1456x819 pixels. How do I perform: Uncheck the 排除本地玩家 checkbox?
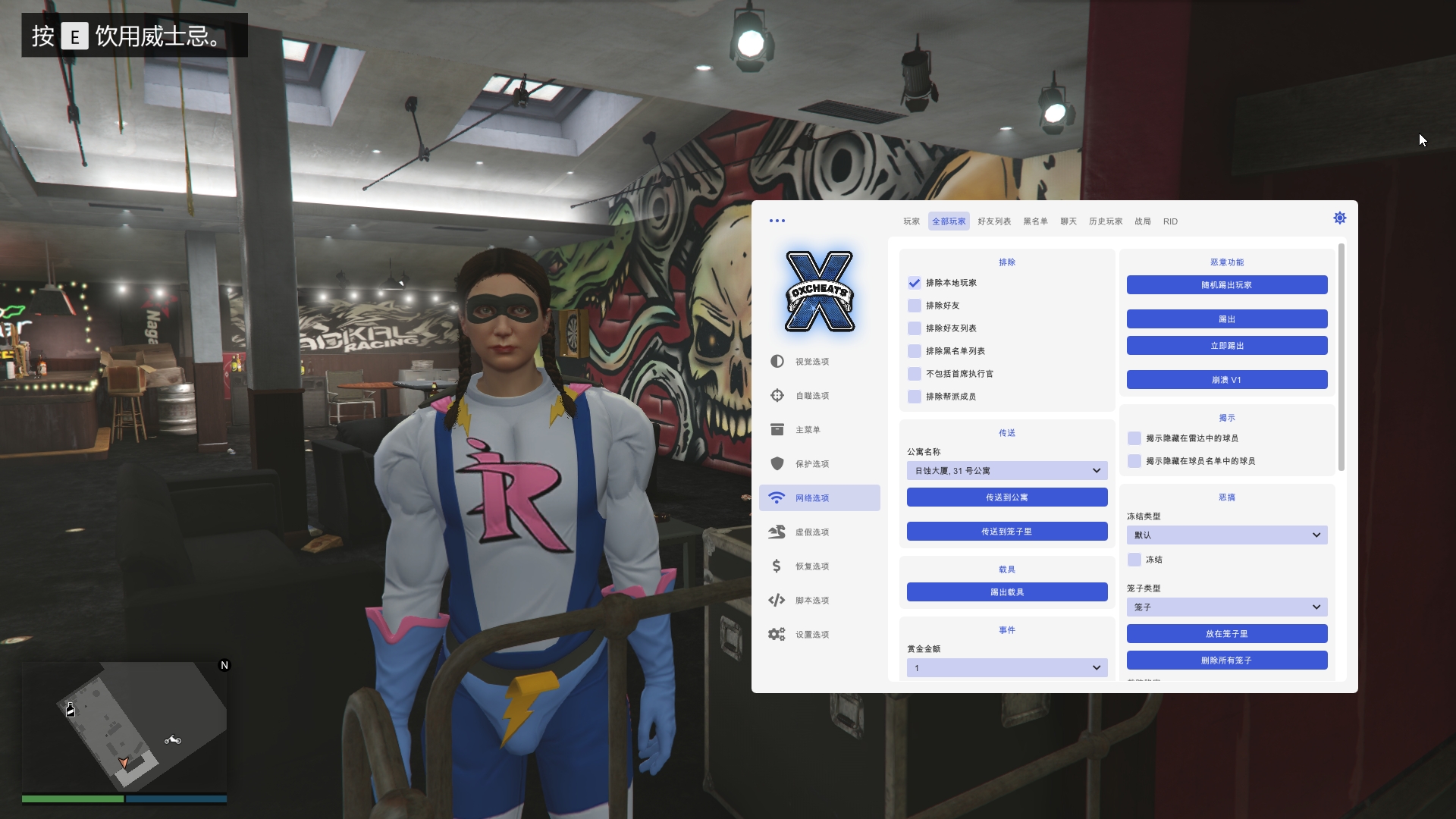[x=915, y=283]
